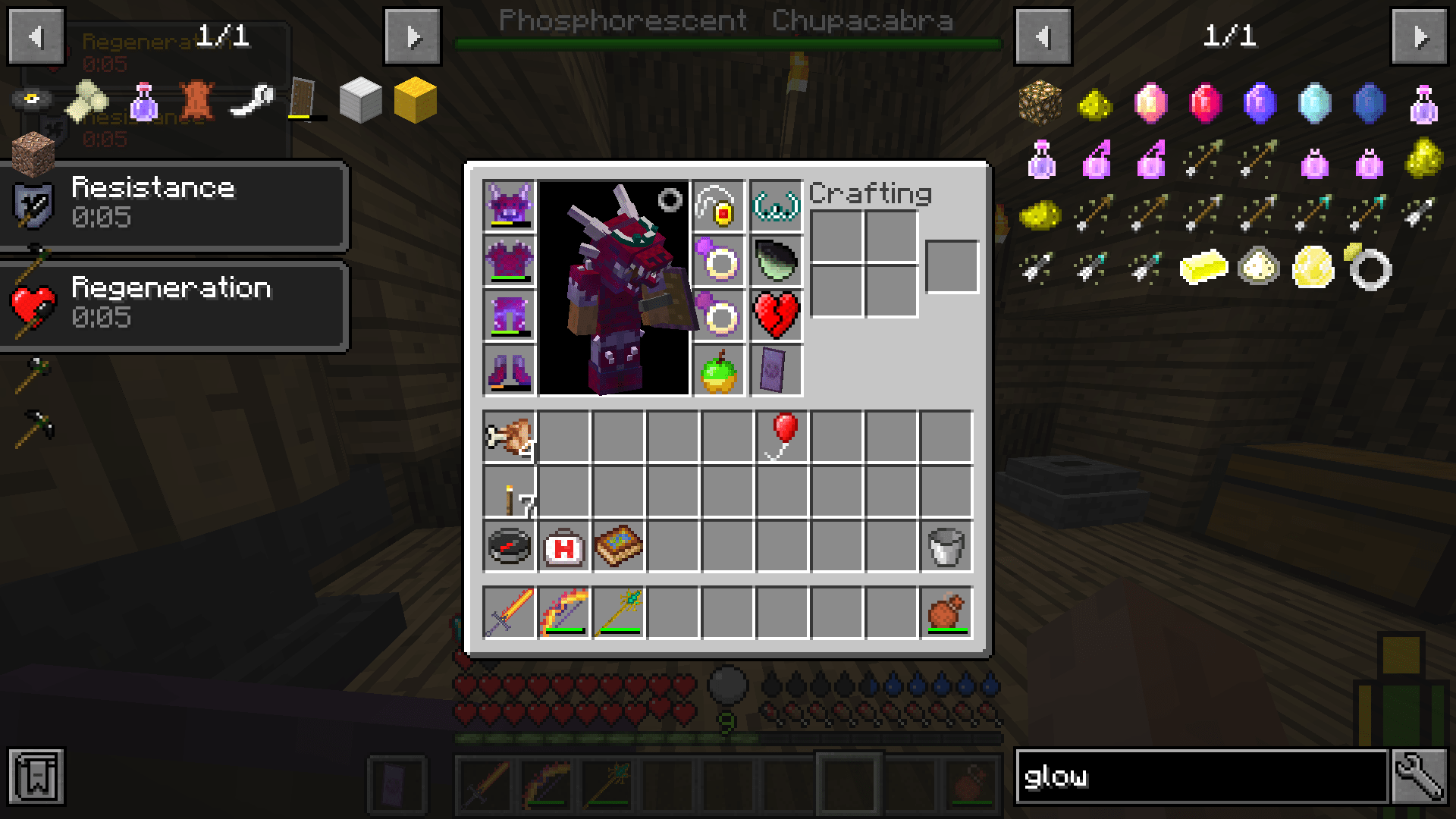This screenshot has height=819, width=1456.
Task: Toggle the bookmark panel with the book icon
Action: (x=36, y=776)
